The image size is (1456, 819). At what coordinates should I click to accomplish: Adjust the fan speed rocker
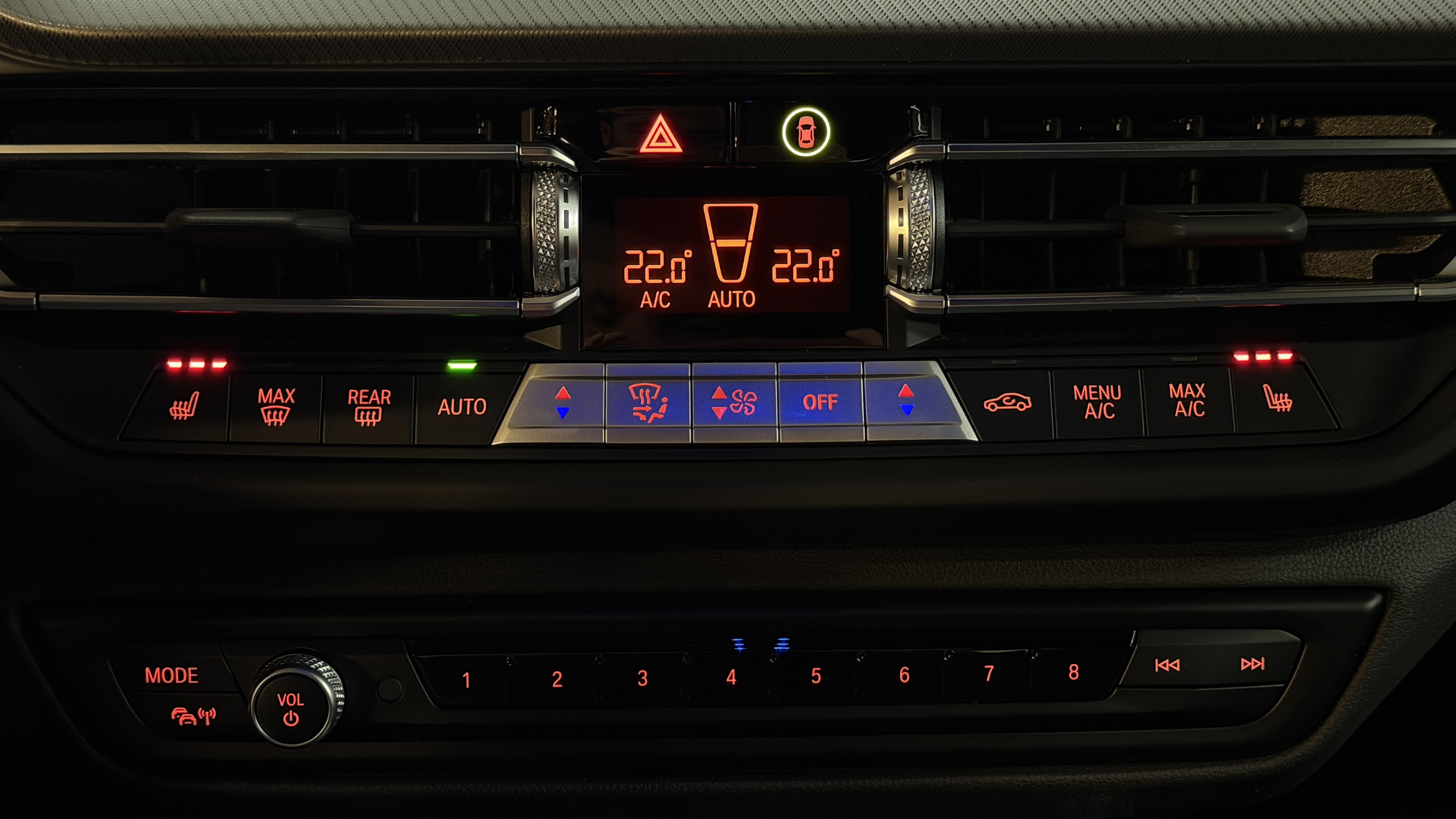click(734, 402)
